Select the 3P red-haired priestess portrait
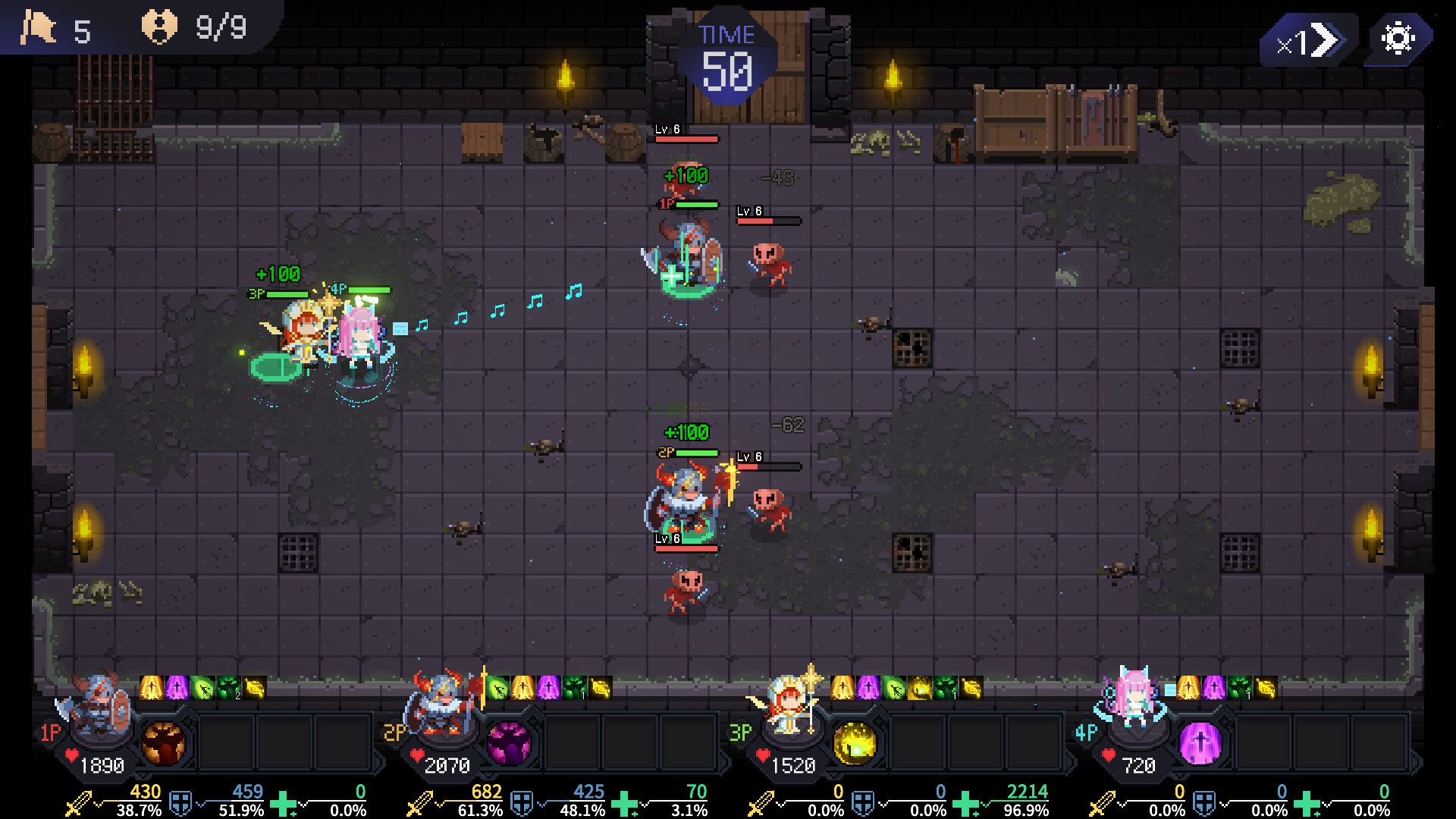The height and width of the screenshot is (819, 1456). 790,707
